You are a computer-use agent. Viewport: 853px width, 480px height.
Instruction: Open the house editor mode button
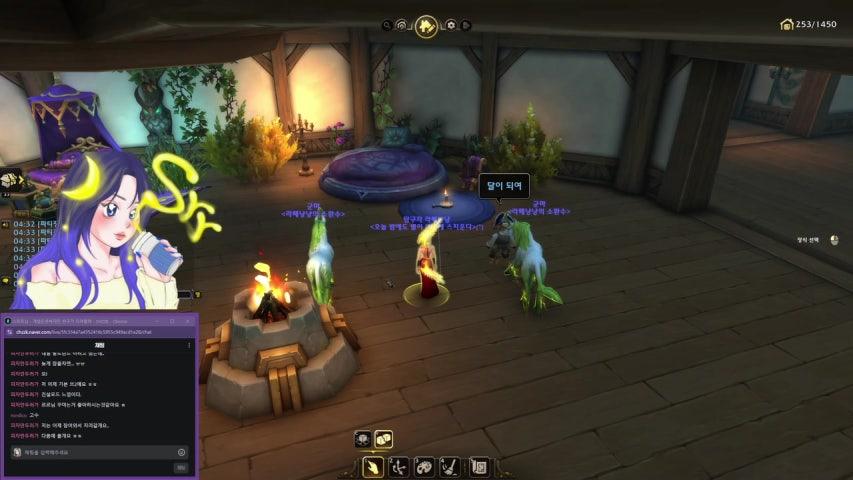point(426,25)
